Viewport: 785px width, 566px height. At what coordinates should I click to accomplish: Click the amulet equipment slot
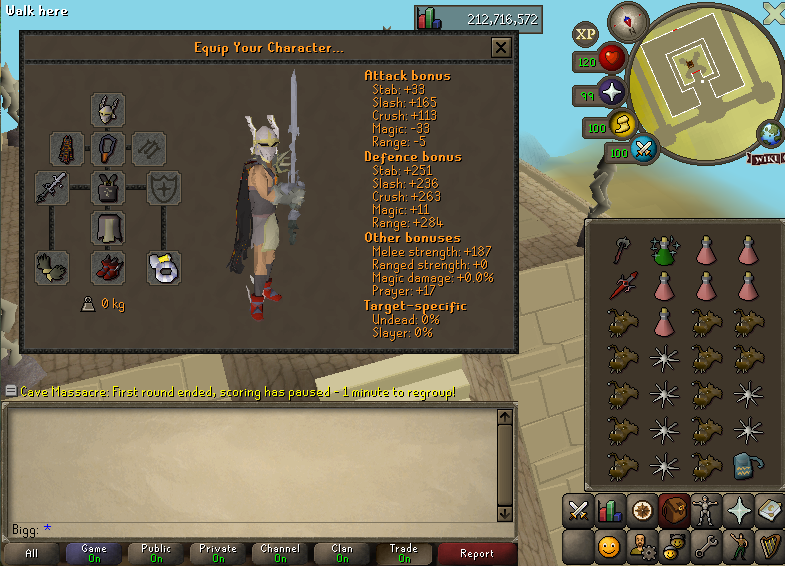107,149
